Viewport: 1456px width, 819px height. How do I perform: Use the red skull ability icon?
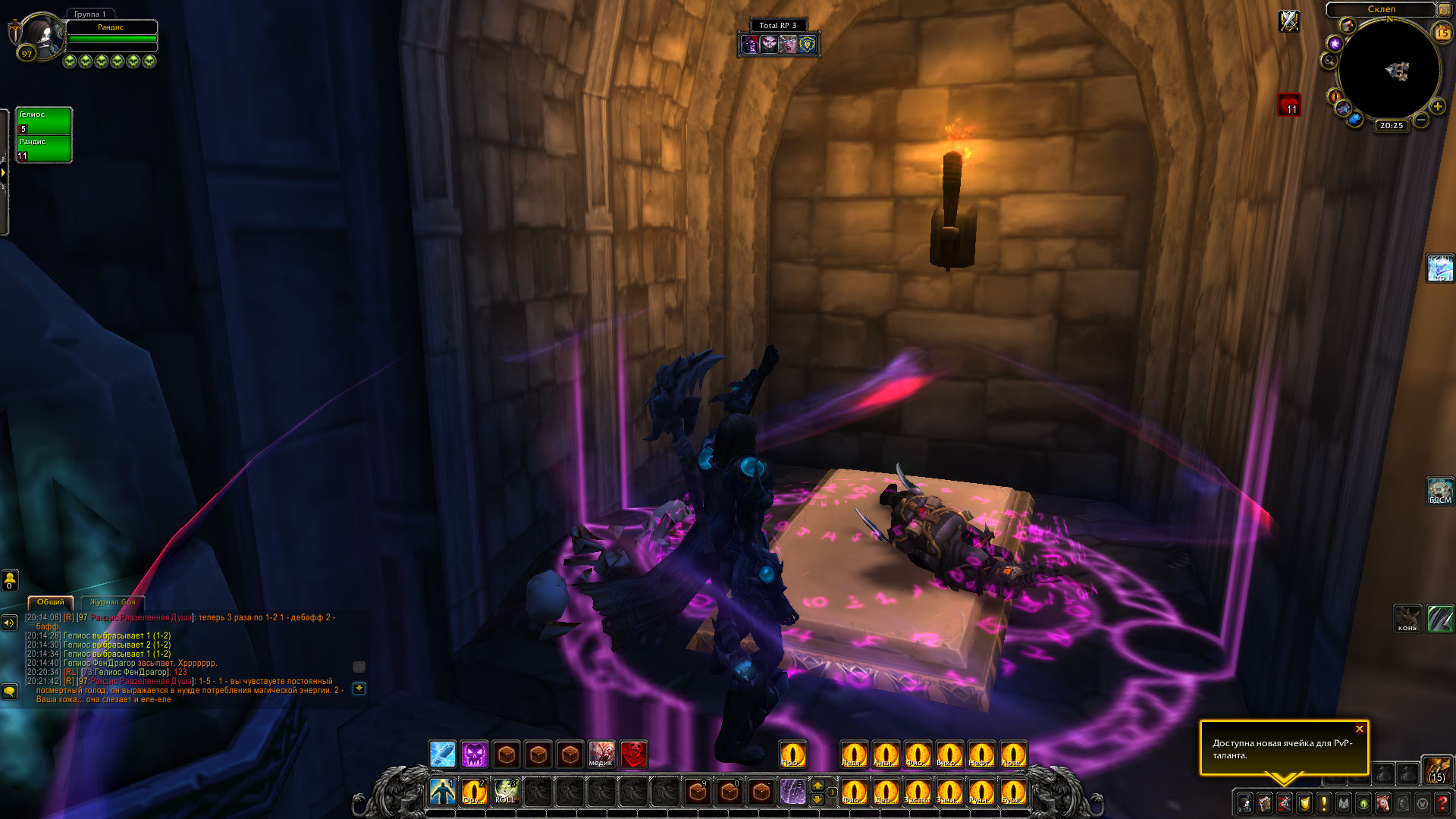point(634,754)
